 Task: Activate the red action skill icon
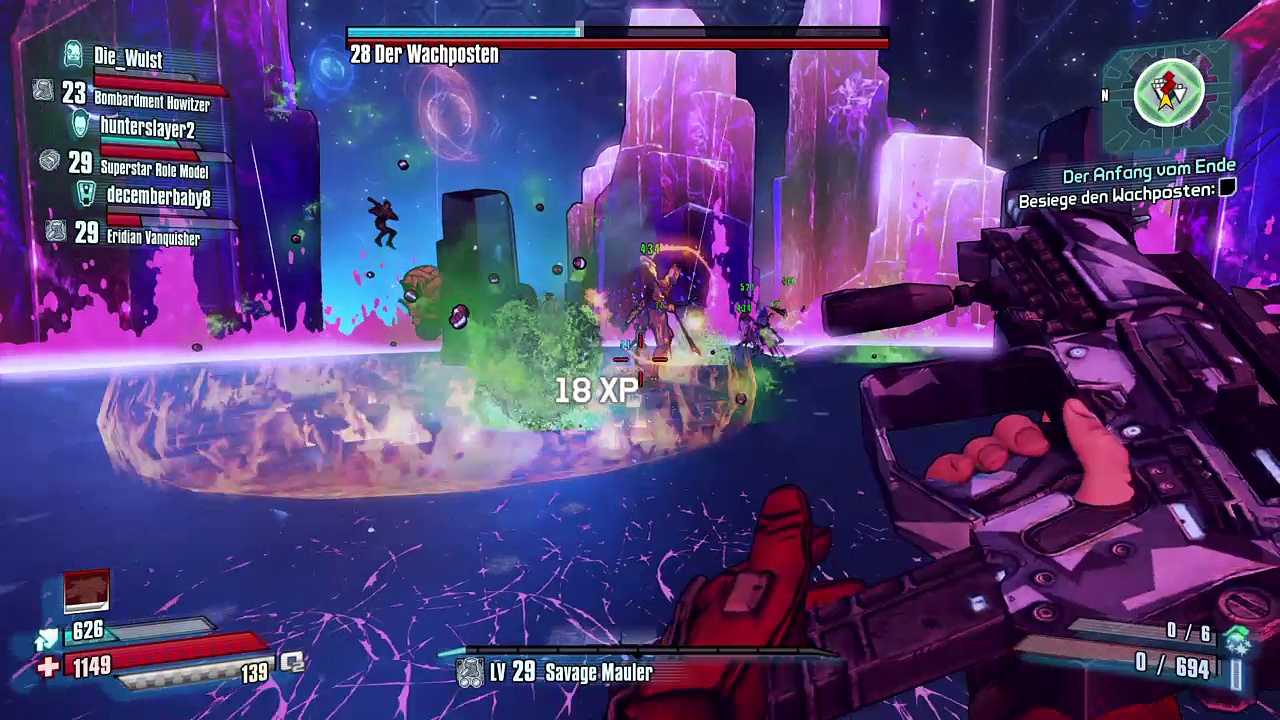tap(86, 590)
